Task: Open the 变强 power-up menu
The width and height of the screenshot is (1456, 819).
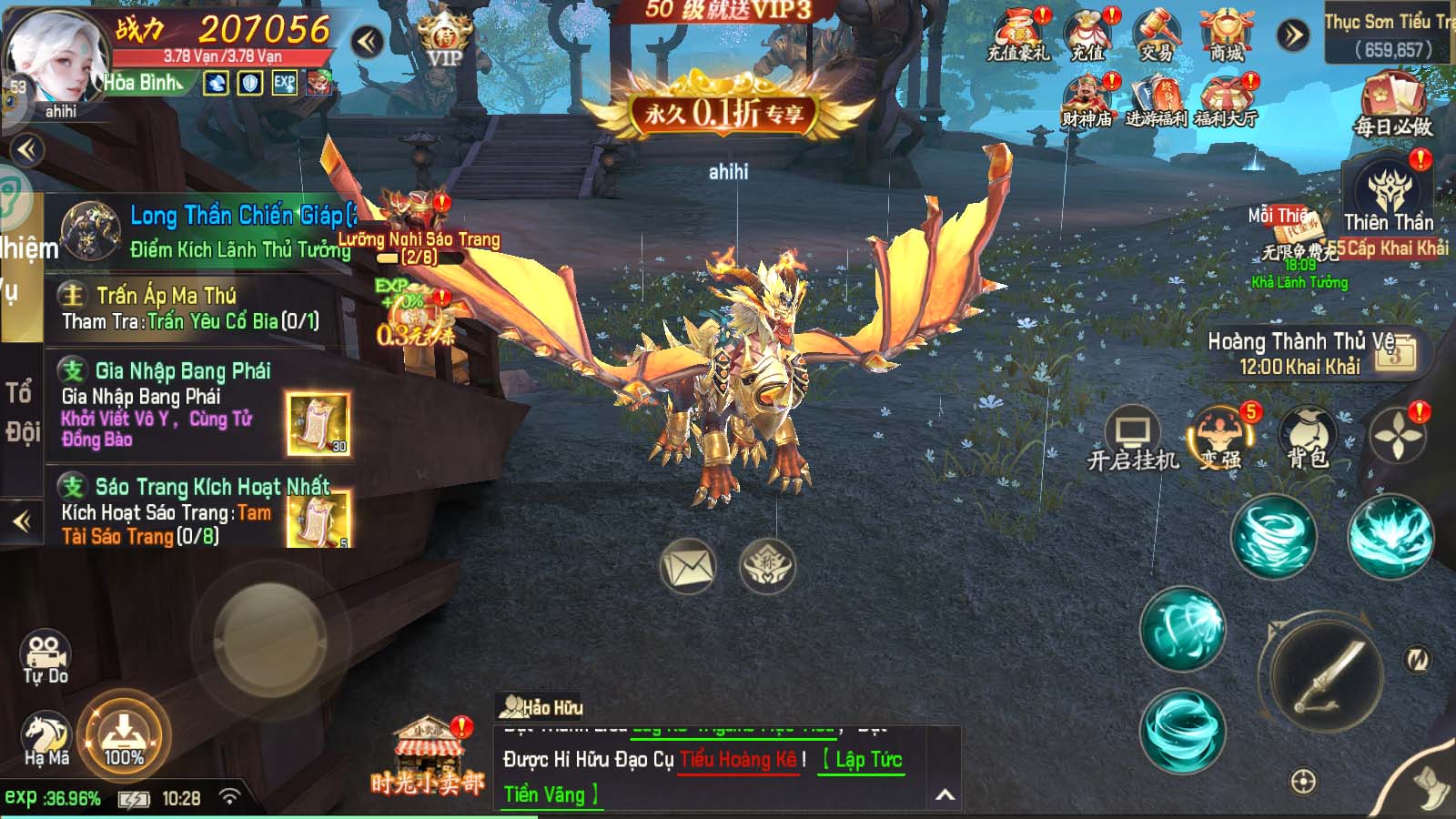Action: (x=1219, y=438)
